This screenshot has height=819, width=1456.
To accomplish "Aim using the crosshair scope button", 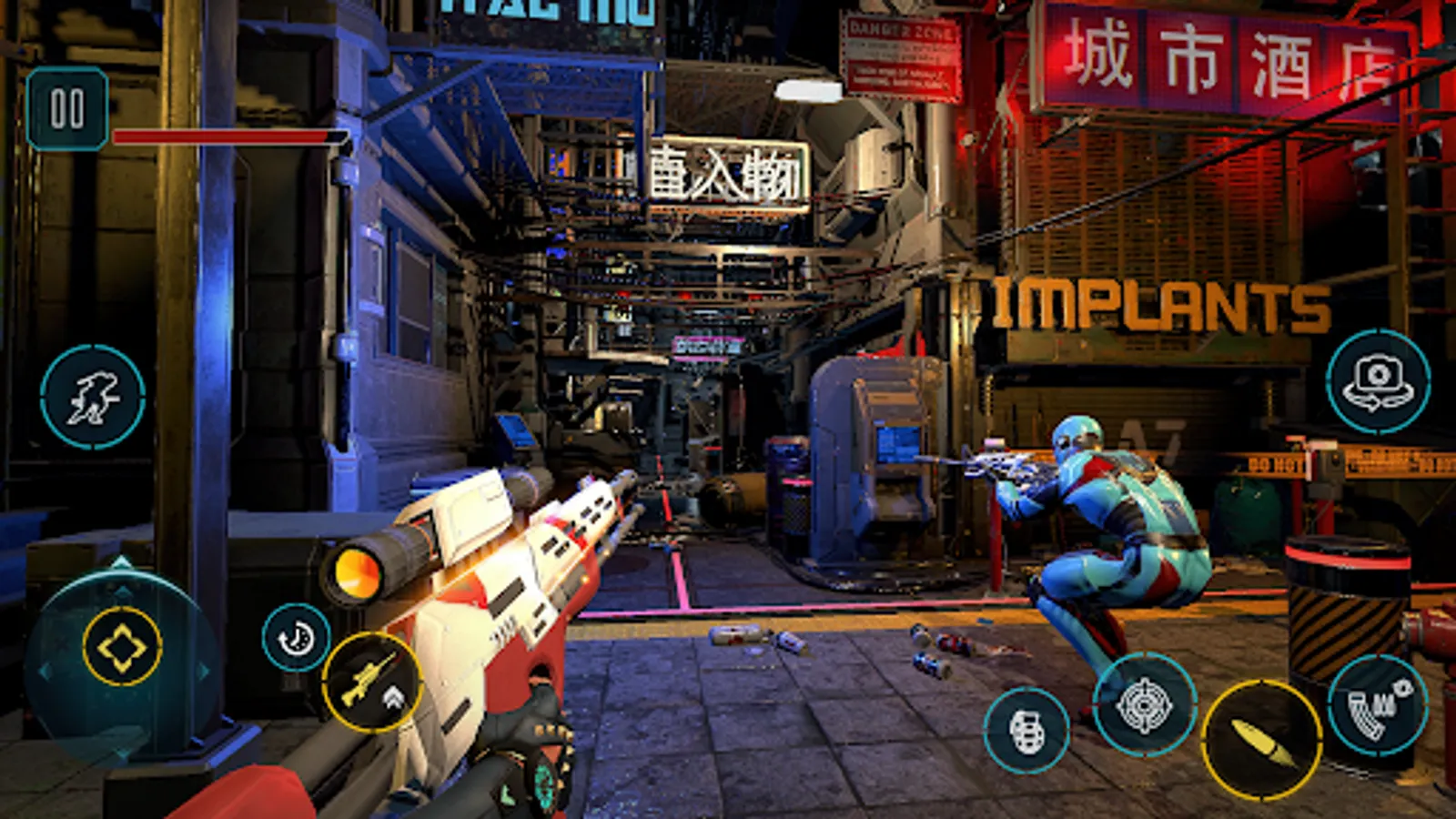I will pyautogui.click(x=1144, y=704).
